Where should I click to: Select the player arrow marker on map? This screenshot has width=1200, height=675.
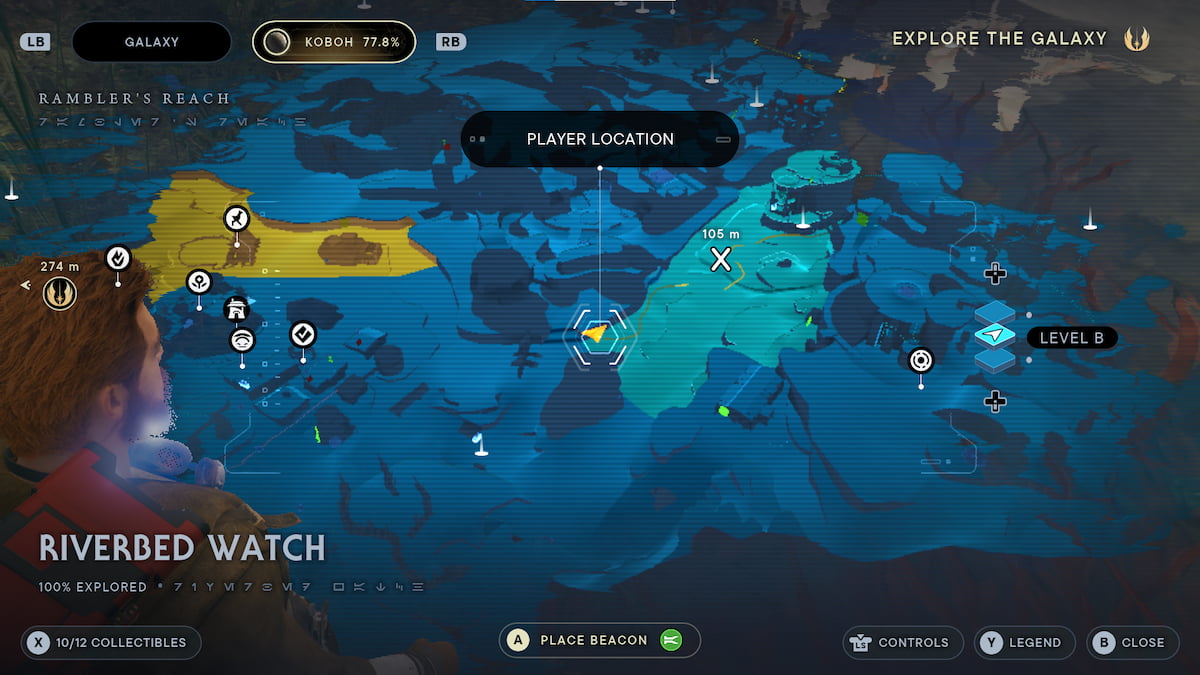(x=596, y=334)
